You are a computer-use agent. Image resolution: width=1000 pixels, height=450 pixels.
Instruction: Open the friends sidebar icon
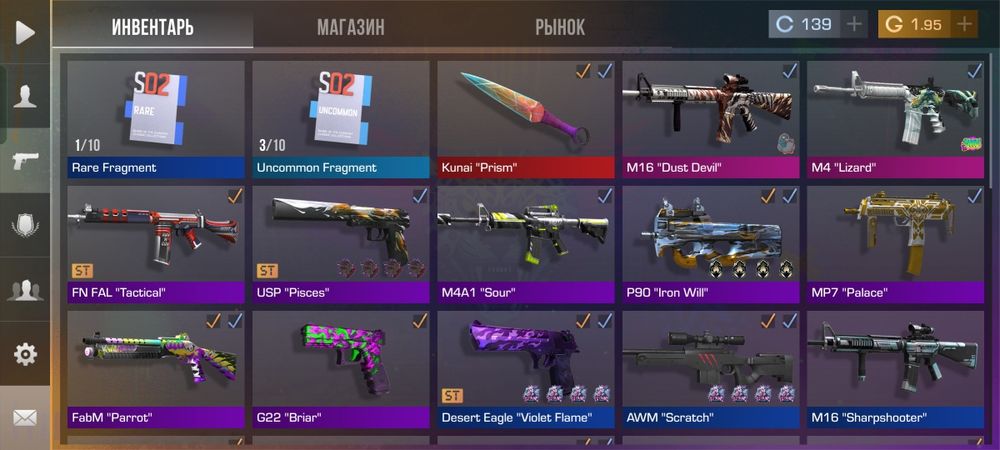click(x=25, y=290)
